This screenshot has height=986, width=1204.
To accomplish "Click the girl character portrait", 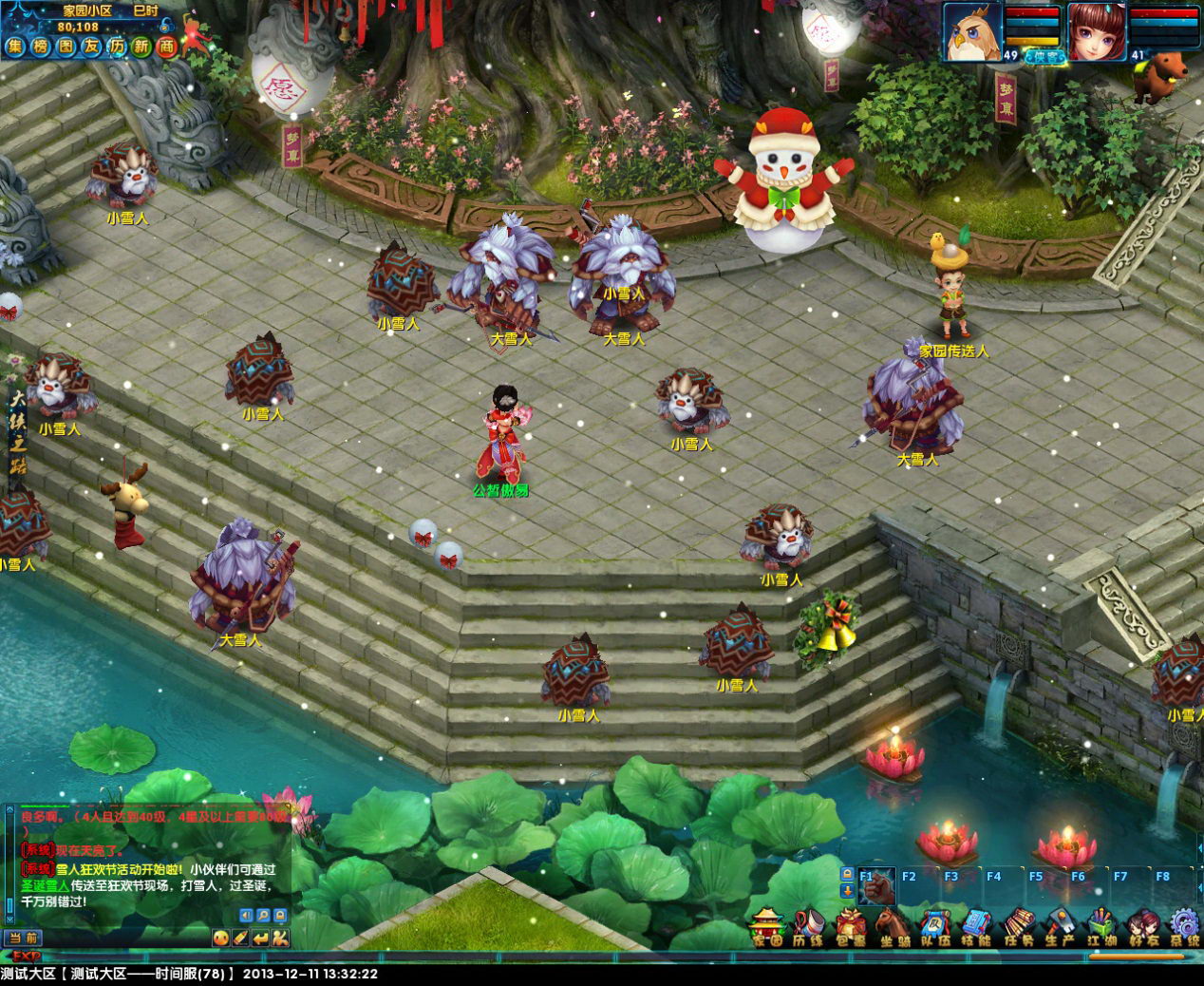I will tap(1097, 31).
